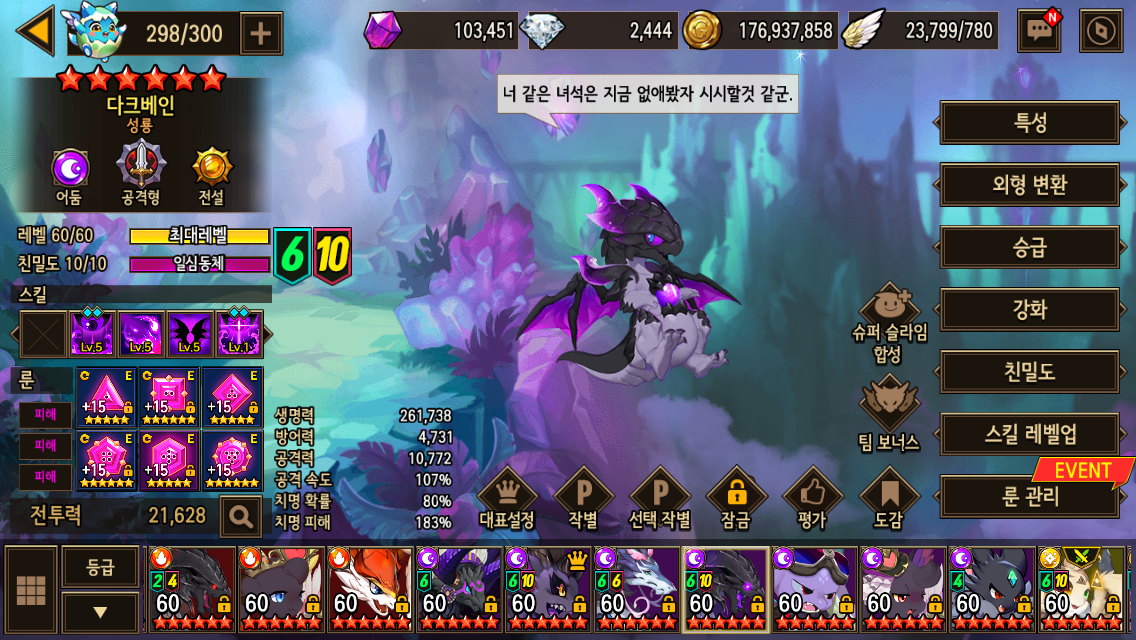Open 룬 관리 rune management

coord(1029,496)
